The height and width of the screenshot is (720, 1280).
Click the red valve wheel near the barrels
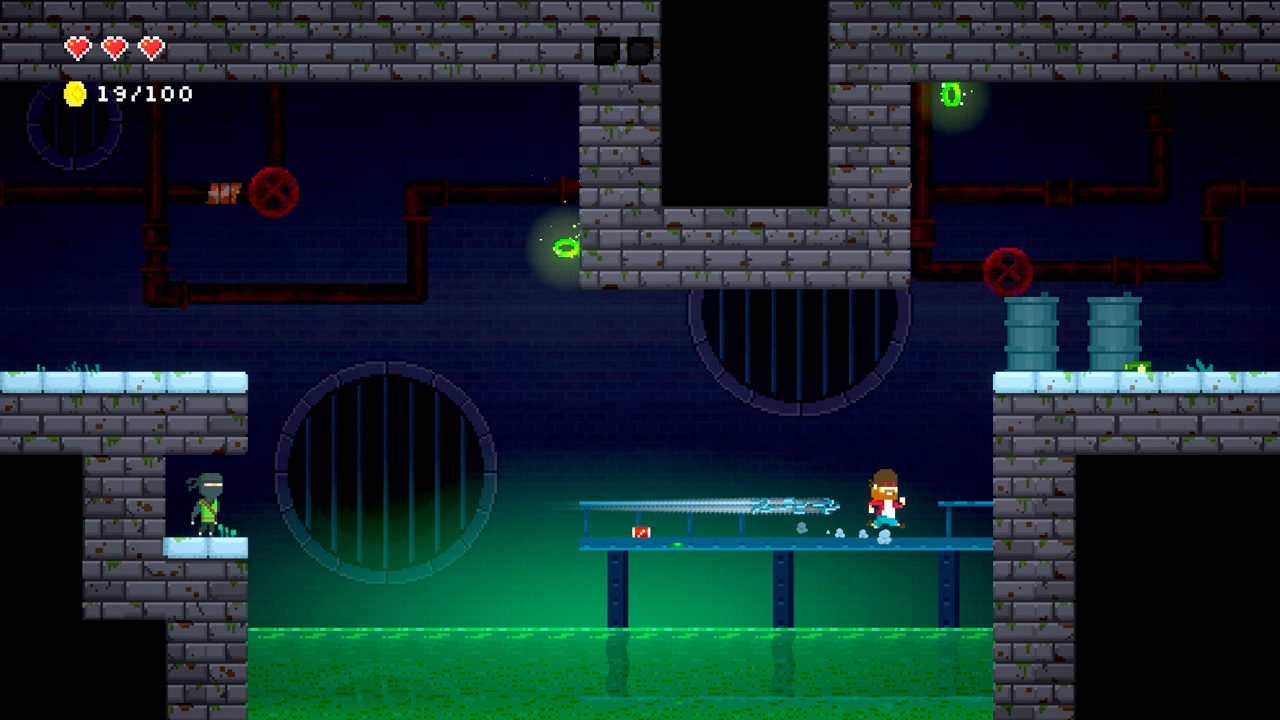(x=1007, y=270)
